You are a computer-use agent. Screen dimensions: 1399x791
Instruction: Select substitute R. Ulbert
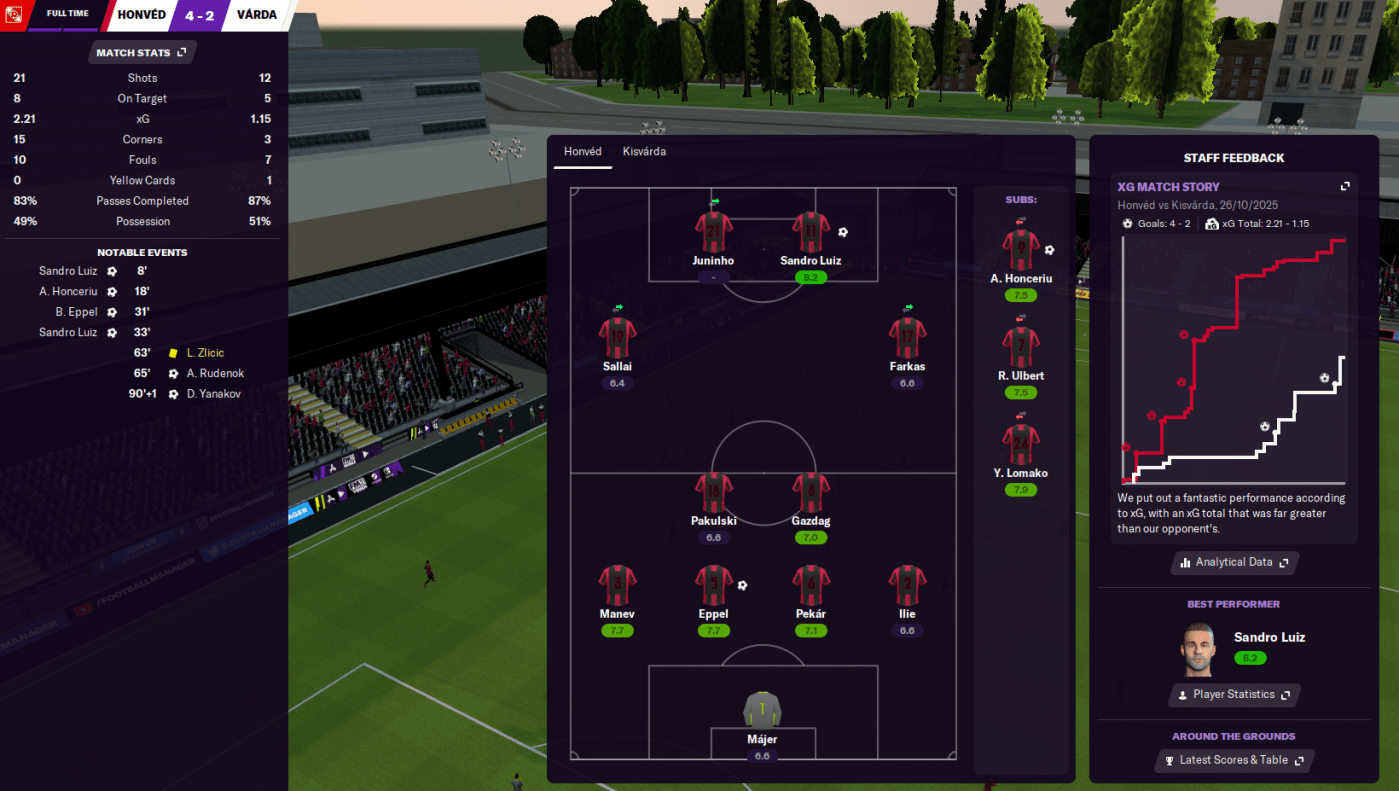click(x=1021, y=348)
